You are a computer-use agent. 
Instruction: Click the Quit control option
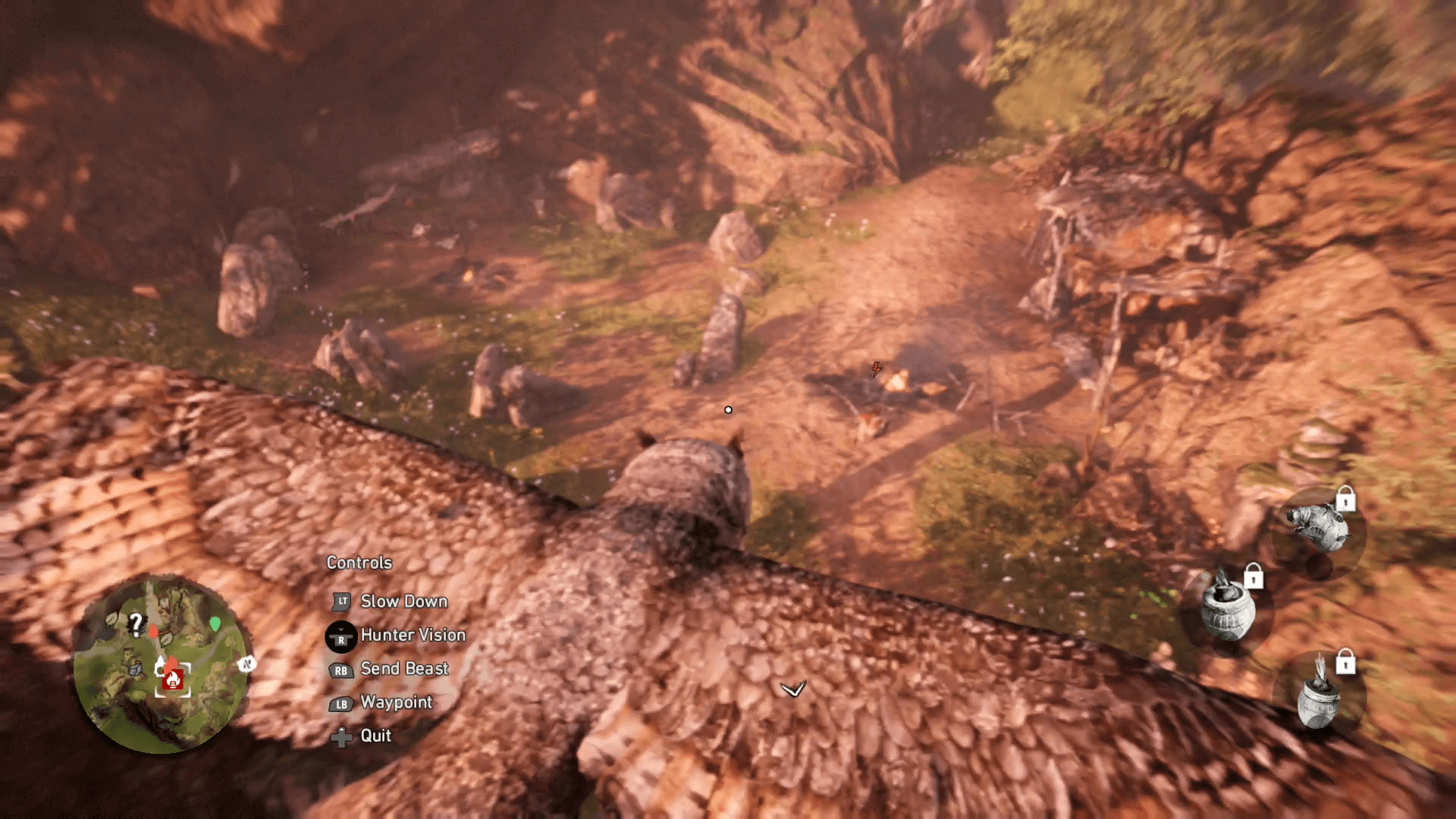click(x=376, y=736)
